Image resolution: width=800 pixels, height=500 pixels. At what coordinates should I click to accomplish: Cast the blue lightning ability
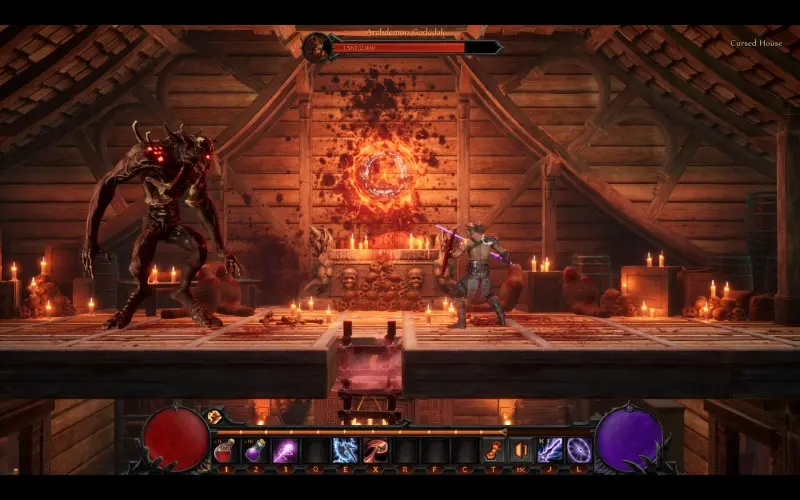point(345,450)
